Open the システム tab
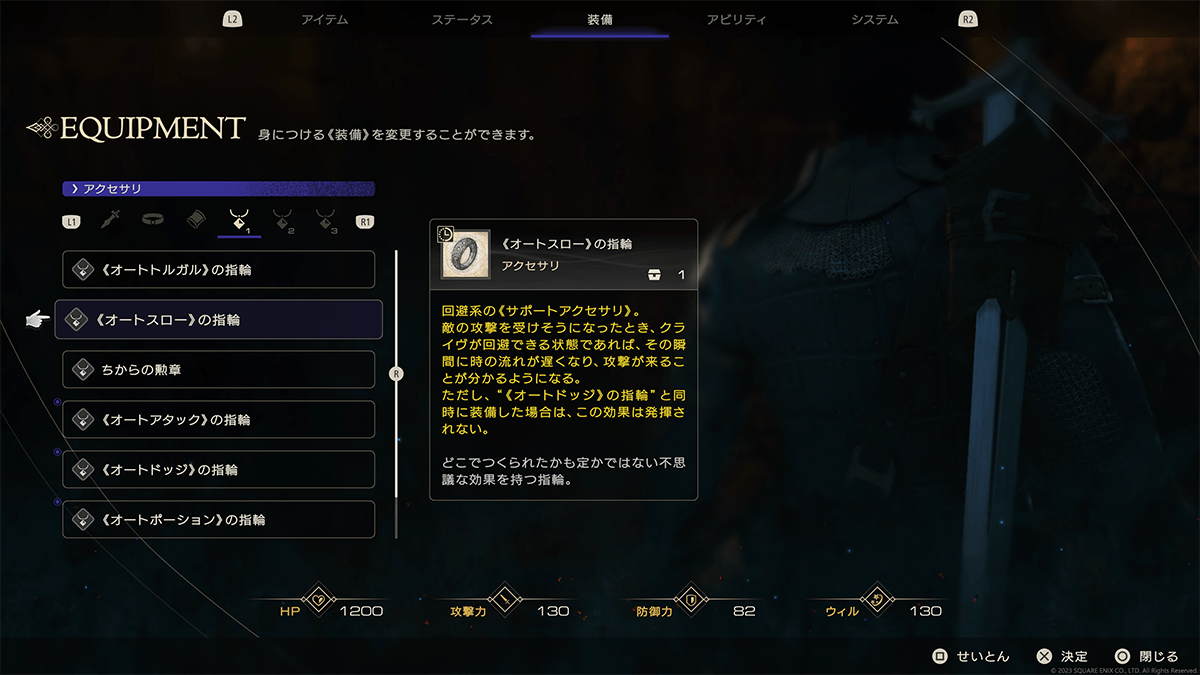This screenshot has height=675, width=1200. [874, 20]
